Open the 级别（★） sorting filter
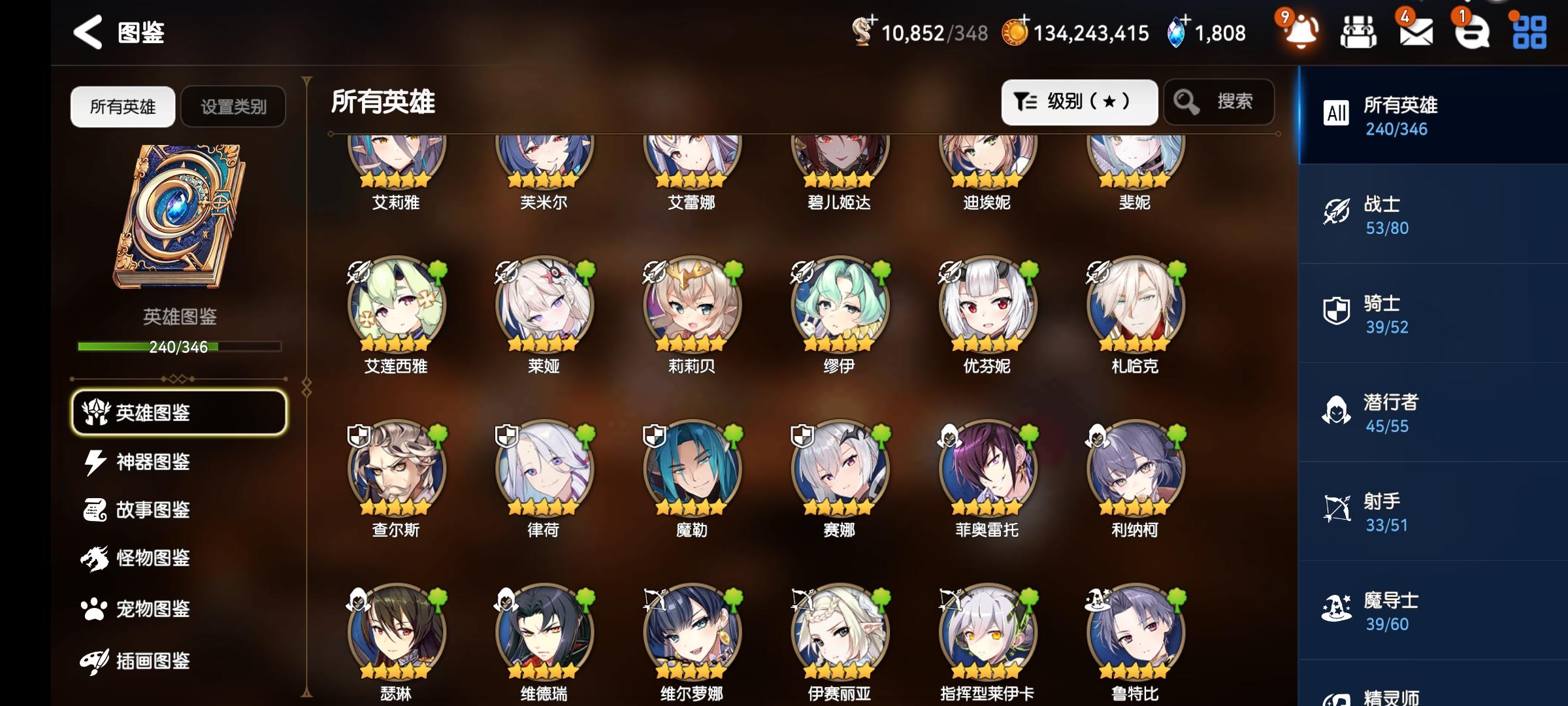 click(x=1079, y=101)
